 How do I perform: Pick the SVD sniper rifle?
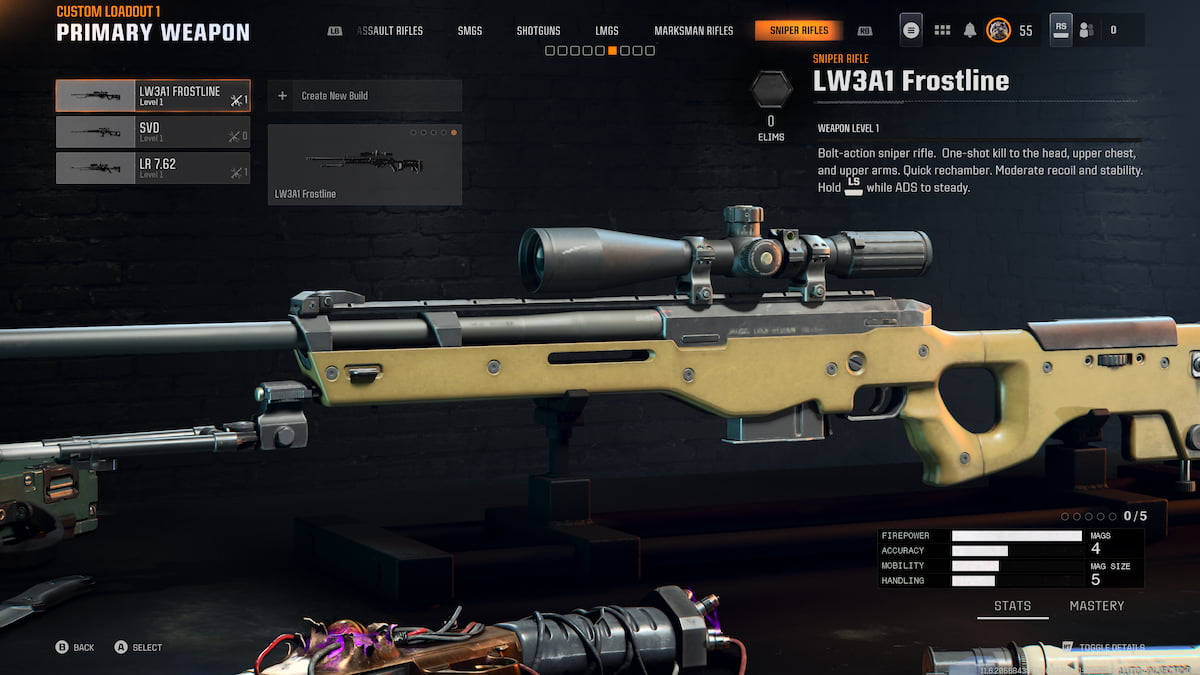[x=153, y=132]
